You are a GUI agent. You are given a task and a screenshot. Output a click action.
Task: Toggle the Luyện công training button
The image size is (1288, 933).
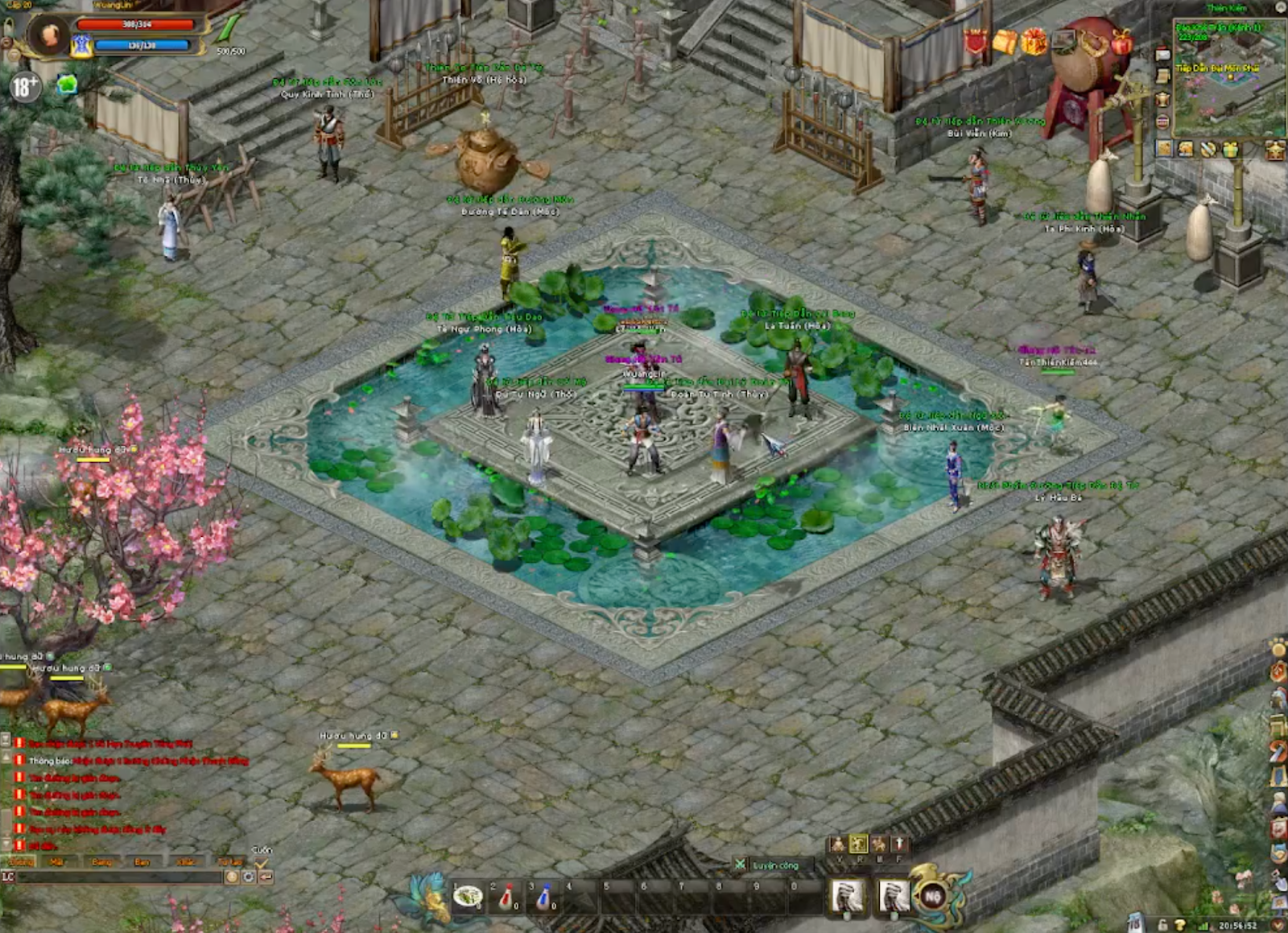tap(774, 865)
